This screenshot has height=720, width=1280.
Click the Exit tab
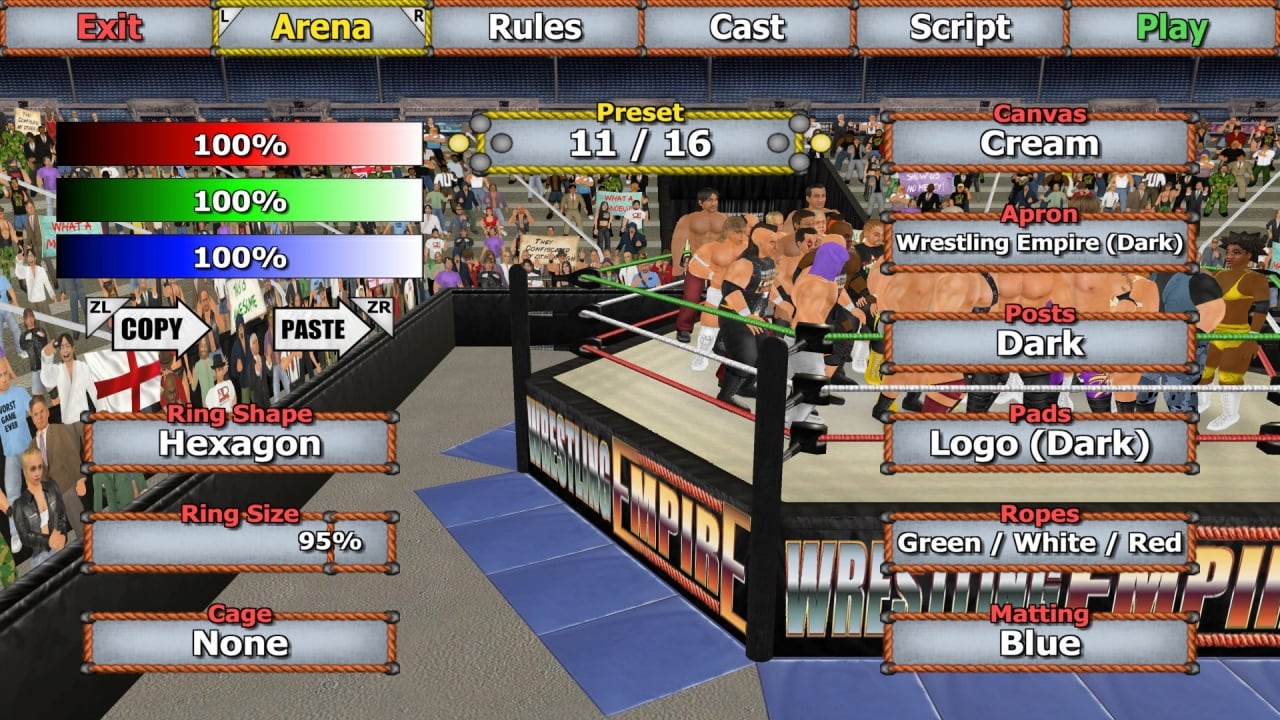[x=109, y=28]
